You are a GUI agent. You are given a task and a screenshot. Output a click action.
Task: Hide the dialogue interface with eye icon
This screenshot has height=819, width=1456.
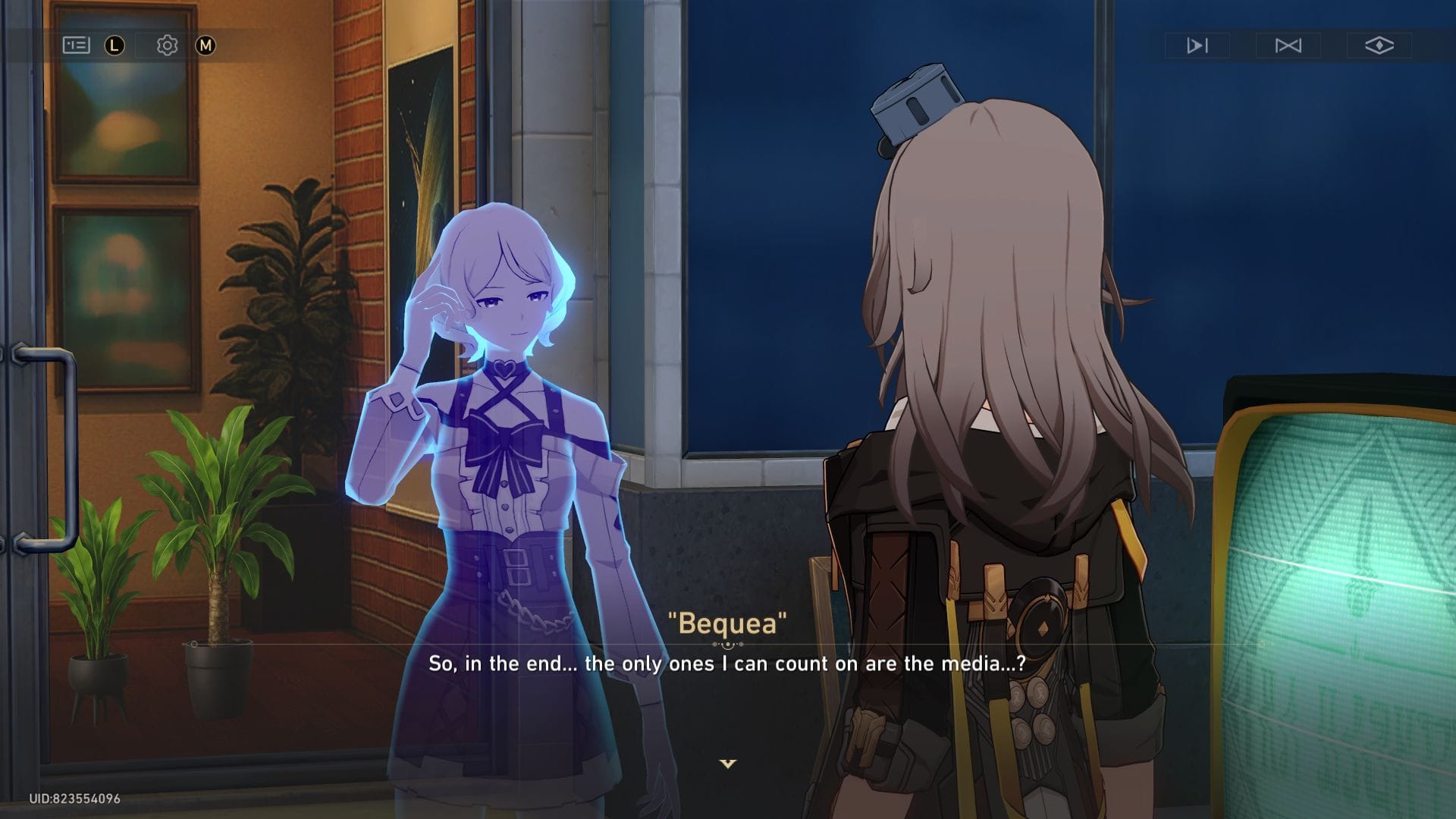pyautogui.click(x=1379, y=45)
